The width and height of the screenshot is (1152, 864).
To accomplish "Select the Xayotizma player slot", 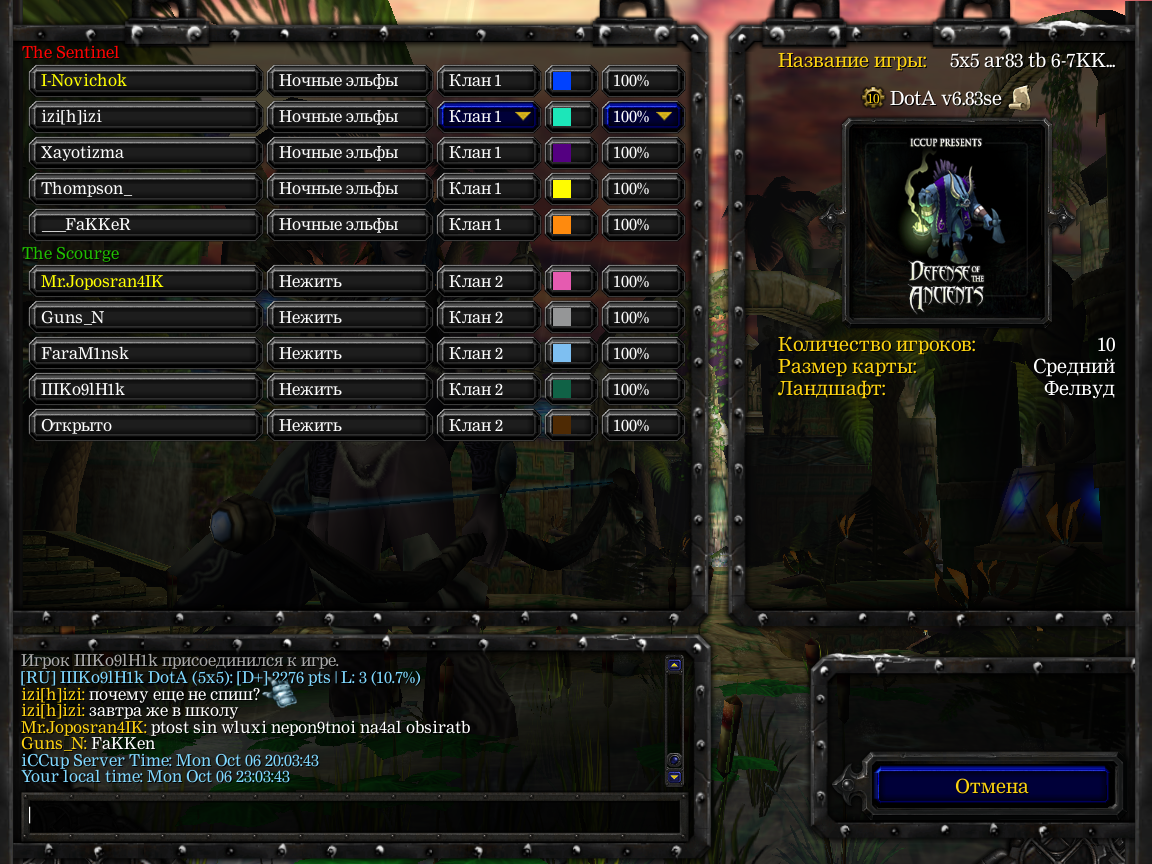I will (x=145, y=153).
